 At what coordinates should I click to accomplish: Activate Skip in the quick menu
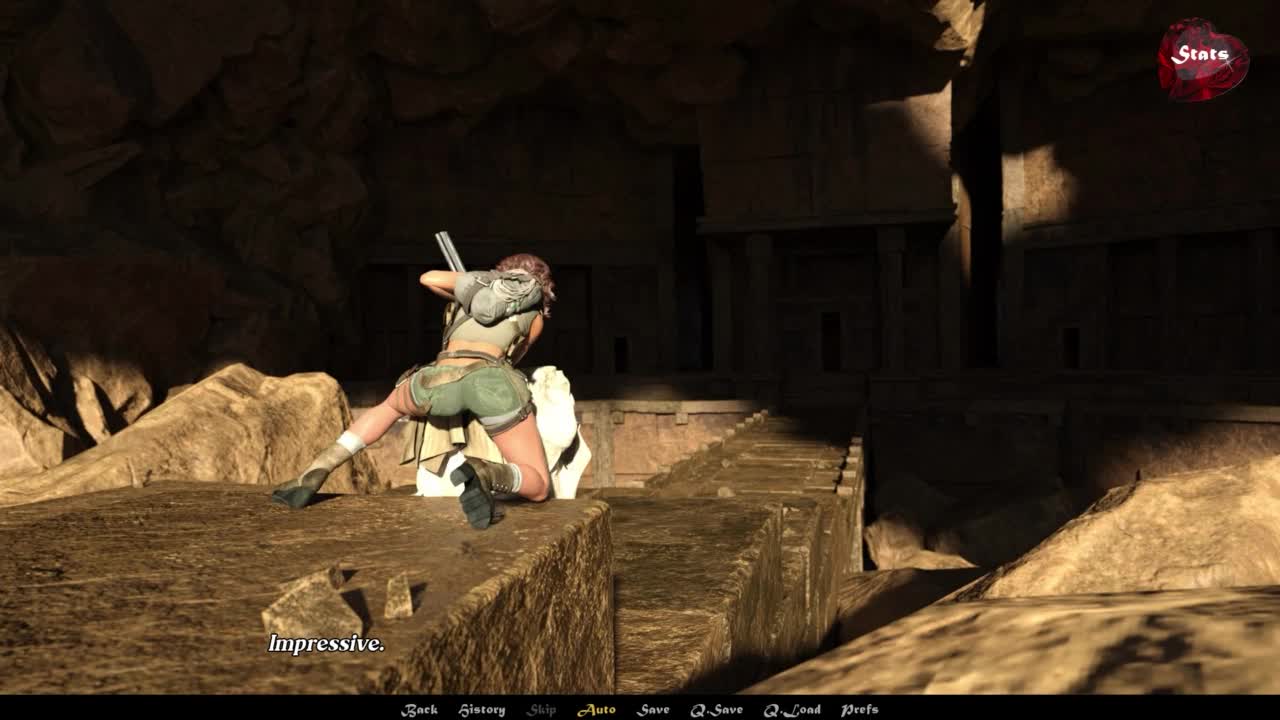point(541,710)
